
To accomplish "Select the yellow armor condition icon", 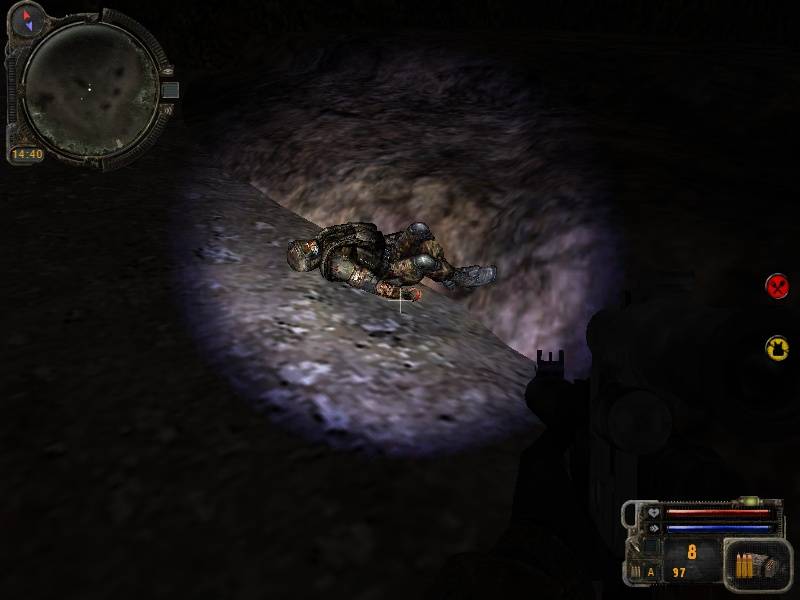I will [777, 347].
